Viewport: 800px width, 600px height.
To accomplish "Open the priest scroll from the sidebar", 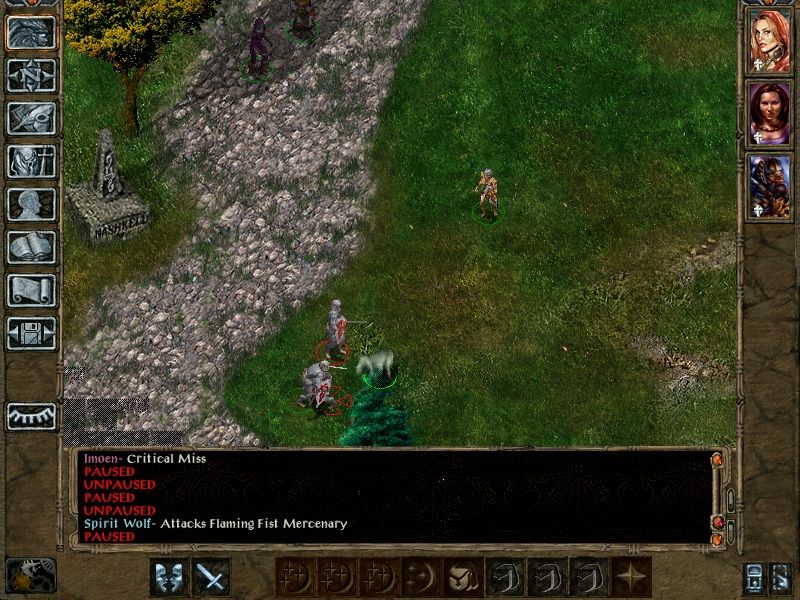I will (x=31, y=290).
